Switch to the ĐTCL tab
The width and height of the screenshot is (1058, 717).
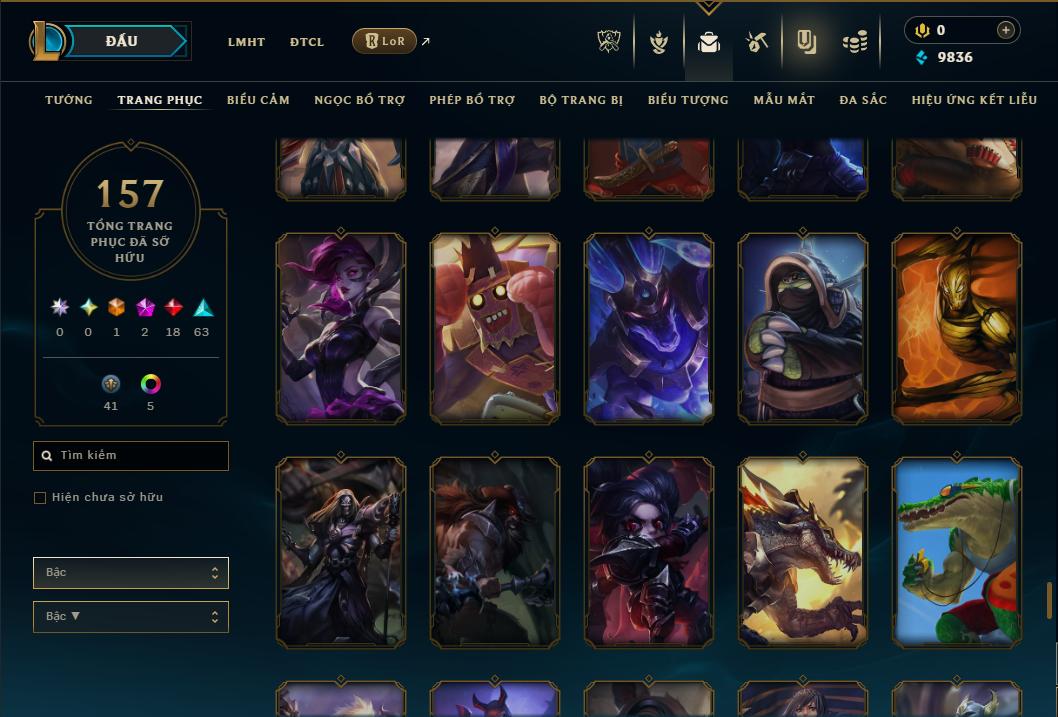307,42
